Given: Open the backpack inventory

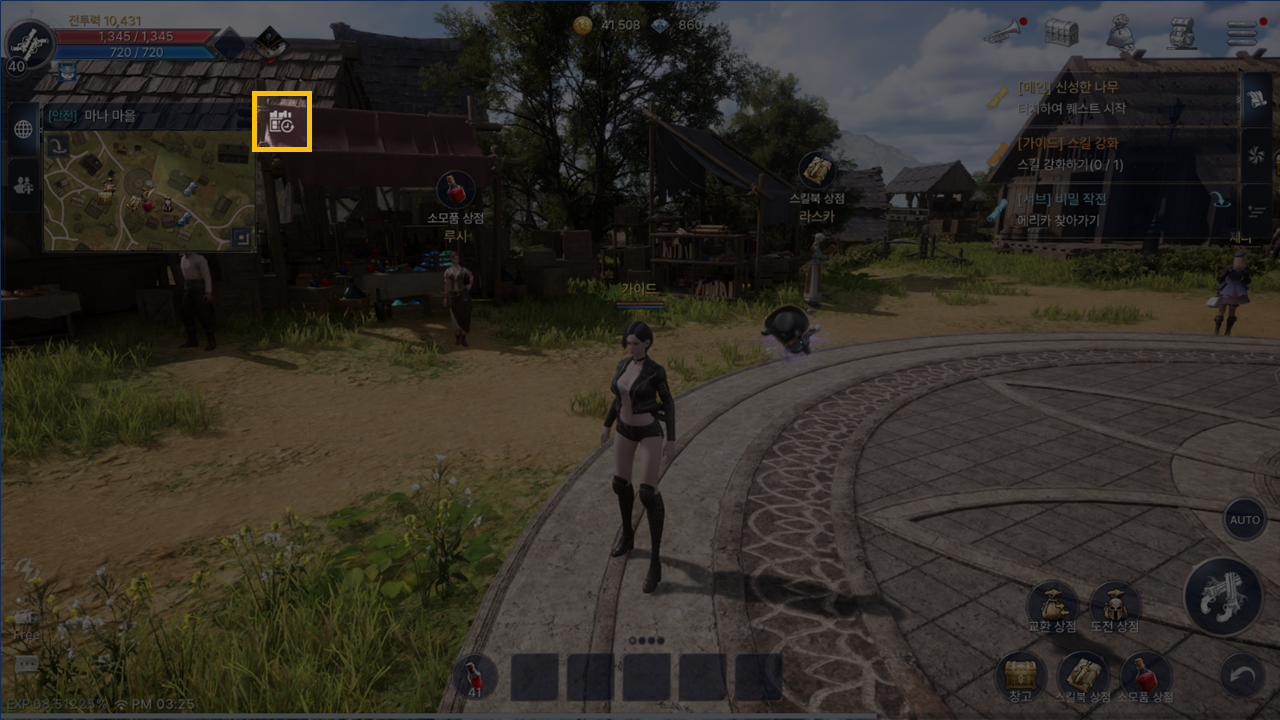Looking at the screenshot, I should tap(1182, 32).
